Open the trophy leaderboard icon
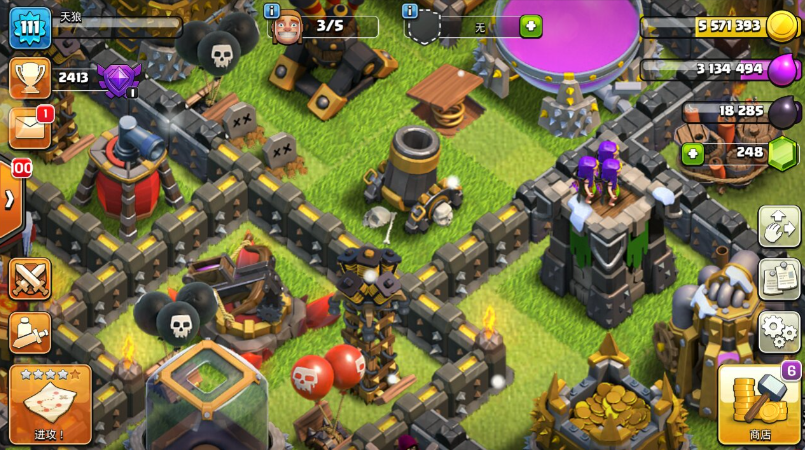Image resolution: width=805 pixels, height=450 pixels. 30,78
